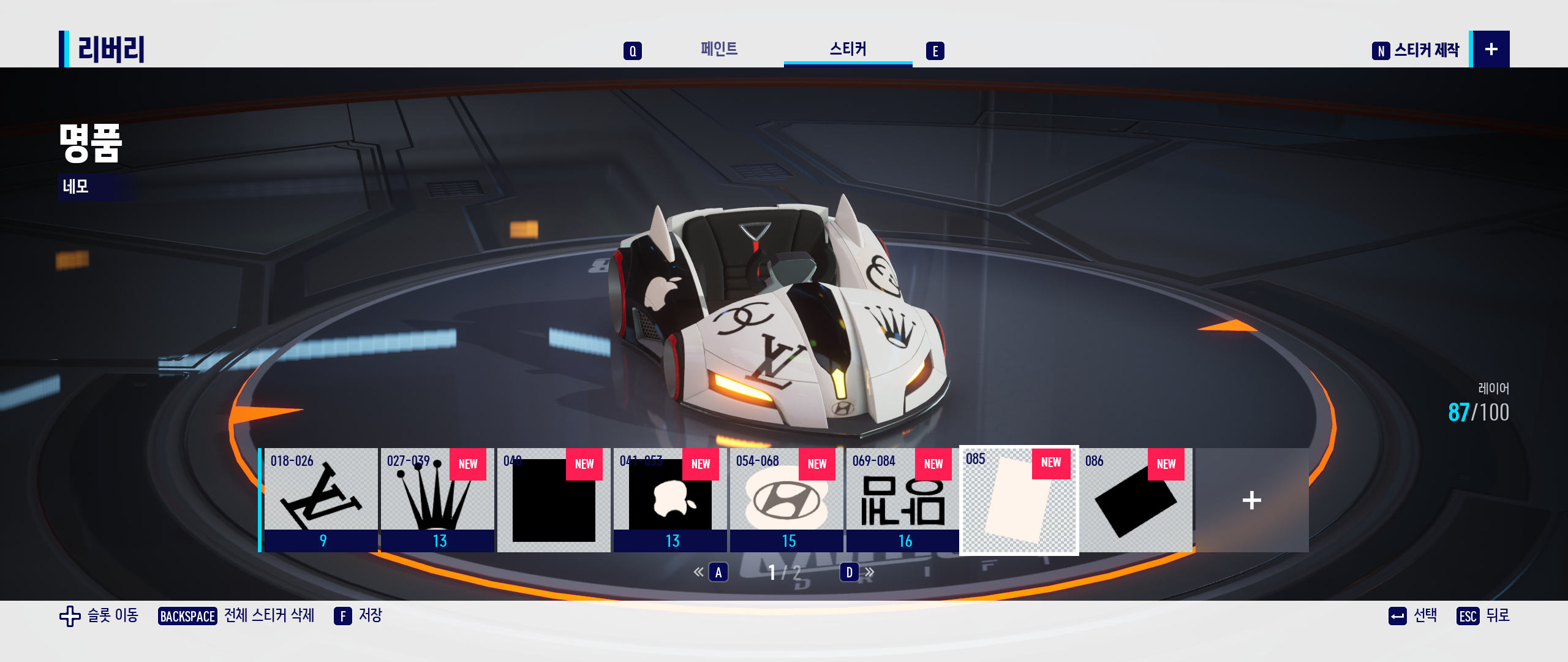Screen dimensions: 1568x662
Task: Switch to the 페인트 tab
Action: (x=719, y=49)
